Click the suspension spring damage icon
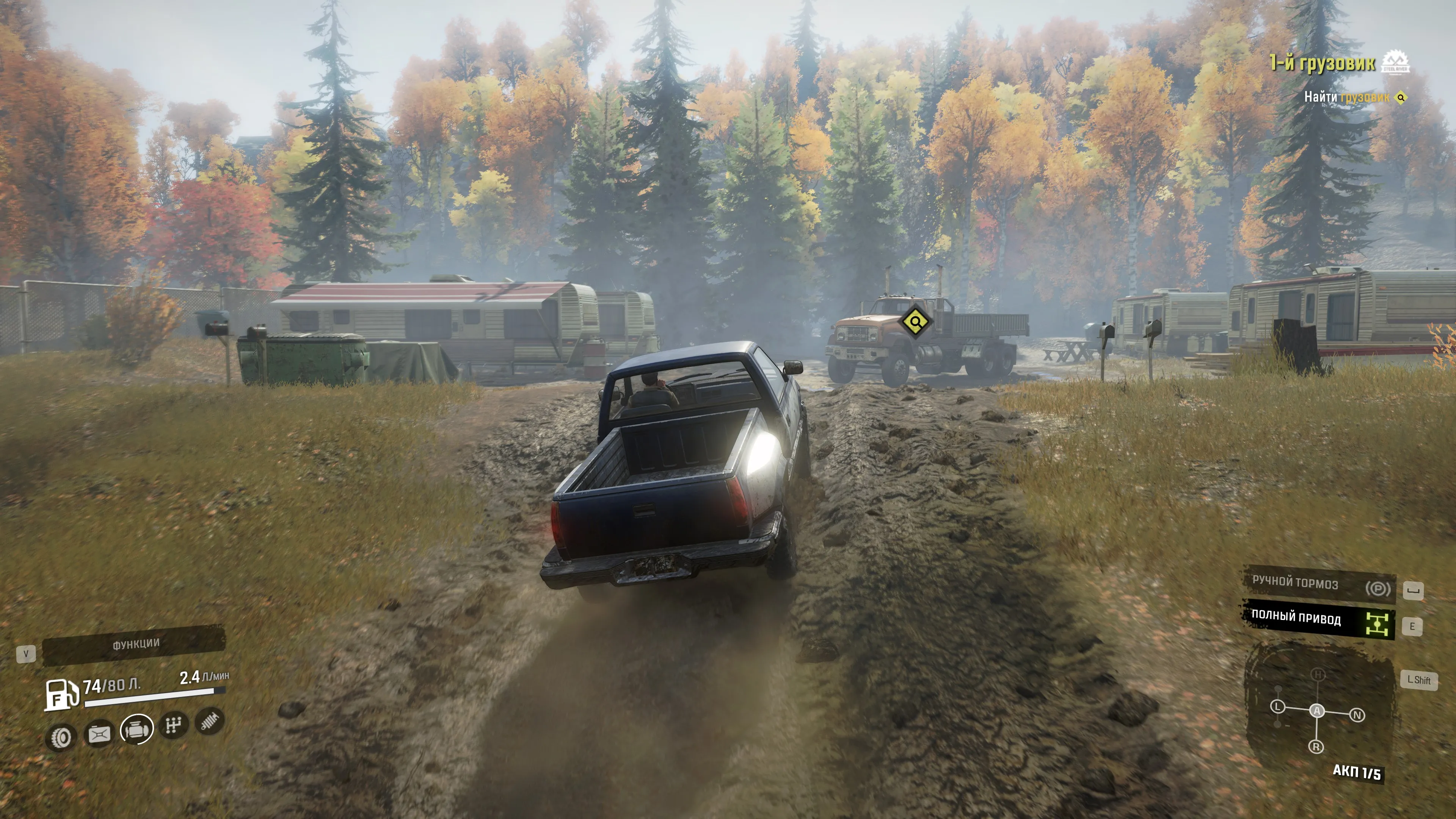Viewport: 1456px width, 819px height. pos(210,721)
